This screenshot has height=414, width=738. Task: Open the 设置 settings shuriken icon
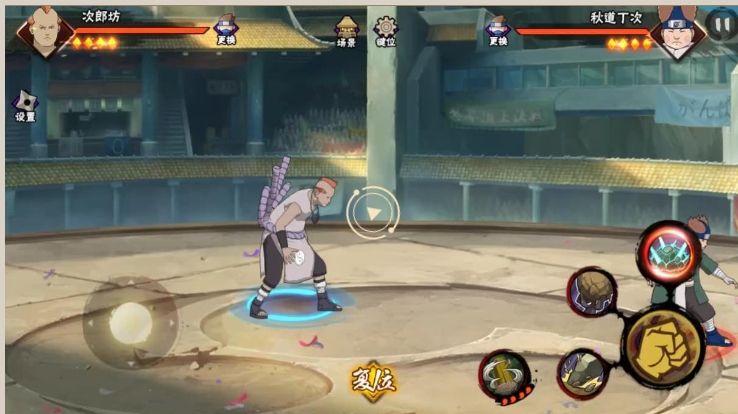(x=24, y=106)
